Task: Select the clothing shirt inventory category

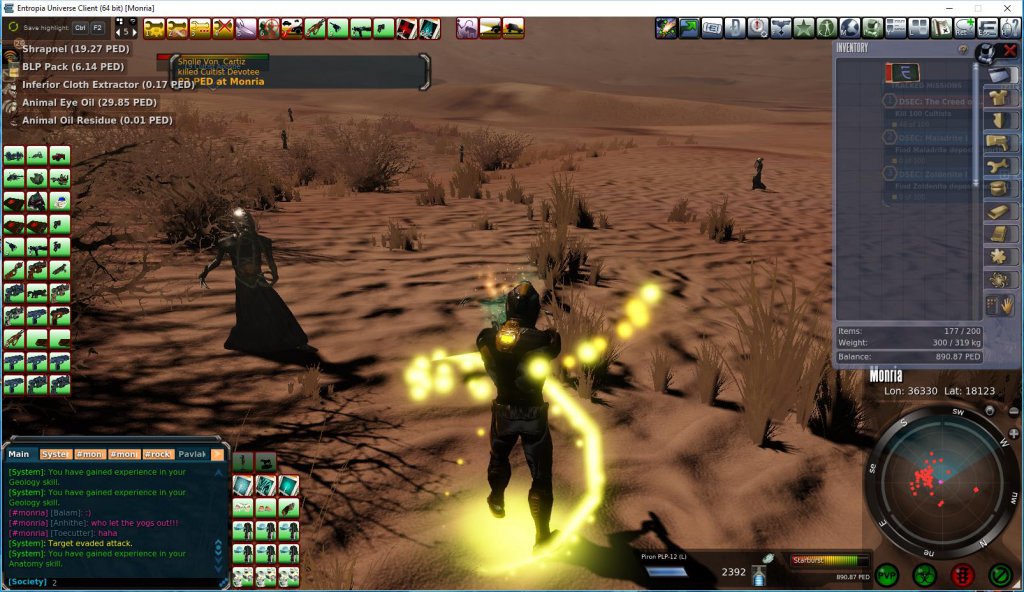Action: click(x=999, y=97)
